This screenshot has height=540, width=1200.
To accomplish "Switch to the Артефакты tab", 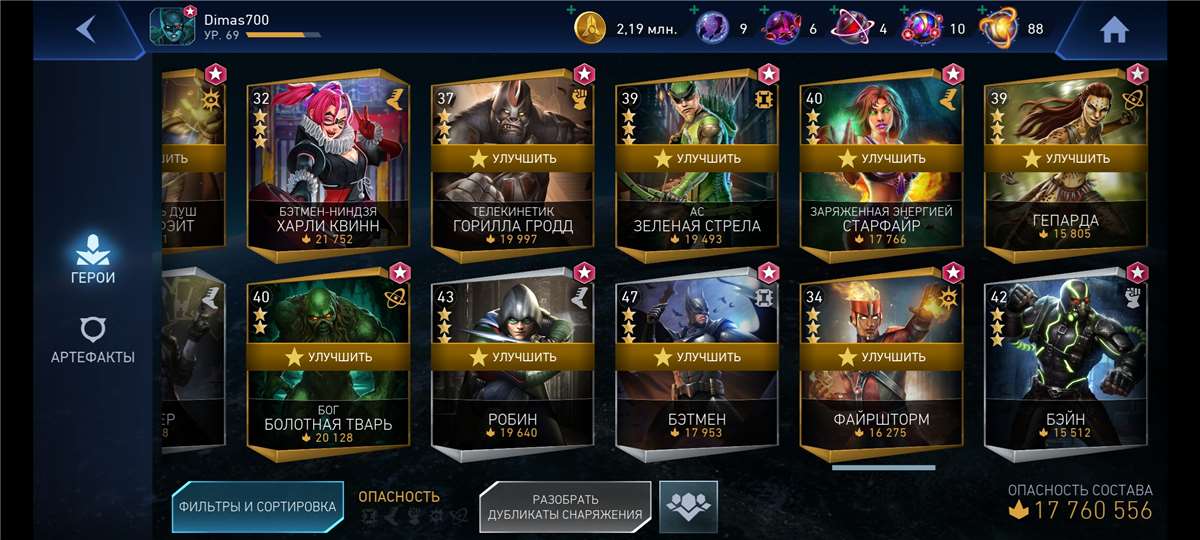I will pos(92,340).
